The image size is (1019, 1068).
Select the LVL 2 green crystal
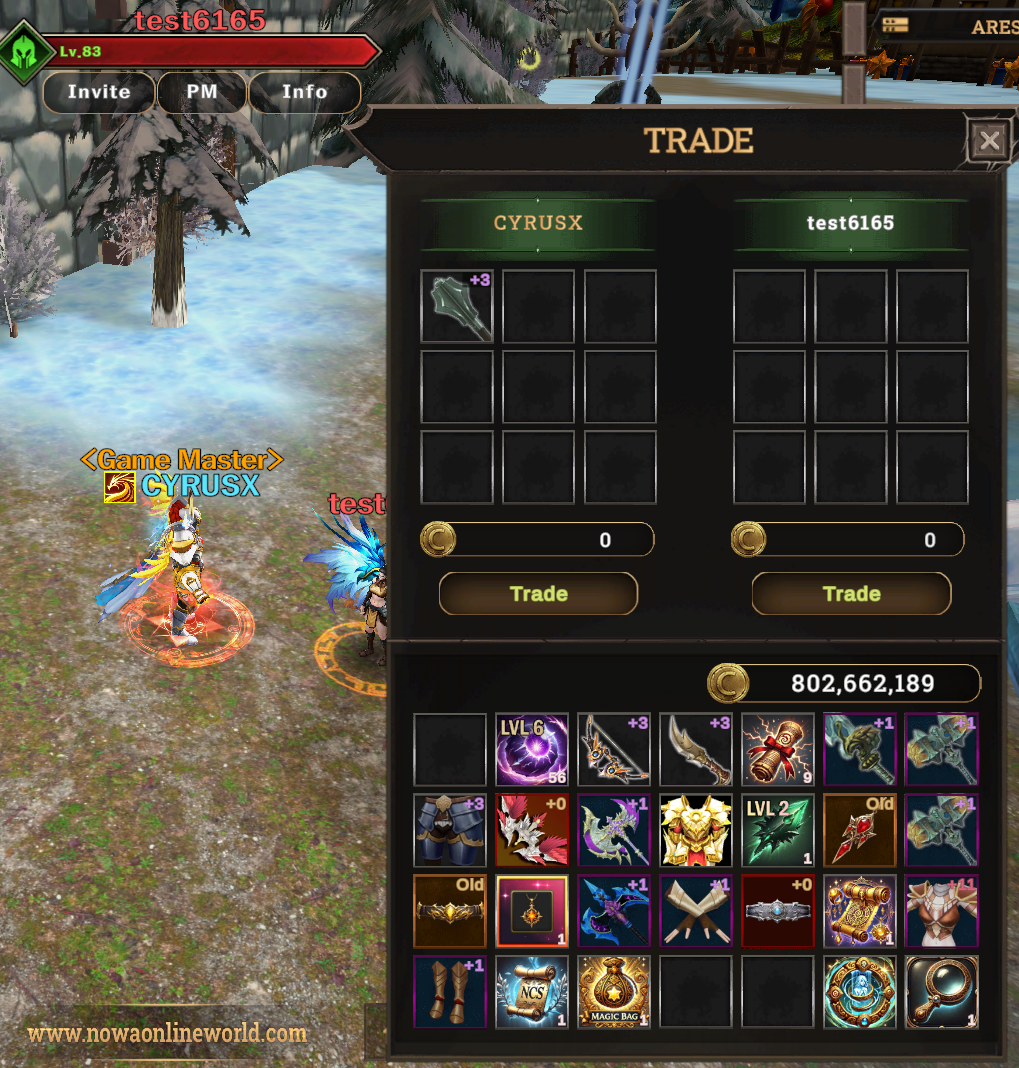[x=778, y=830]
